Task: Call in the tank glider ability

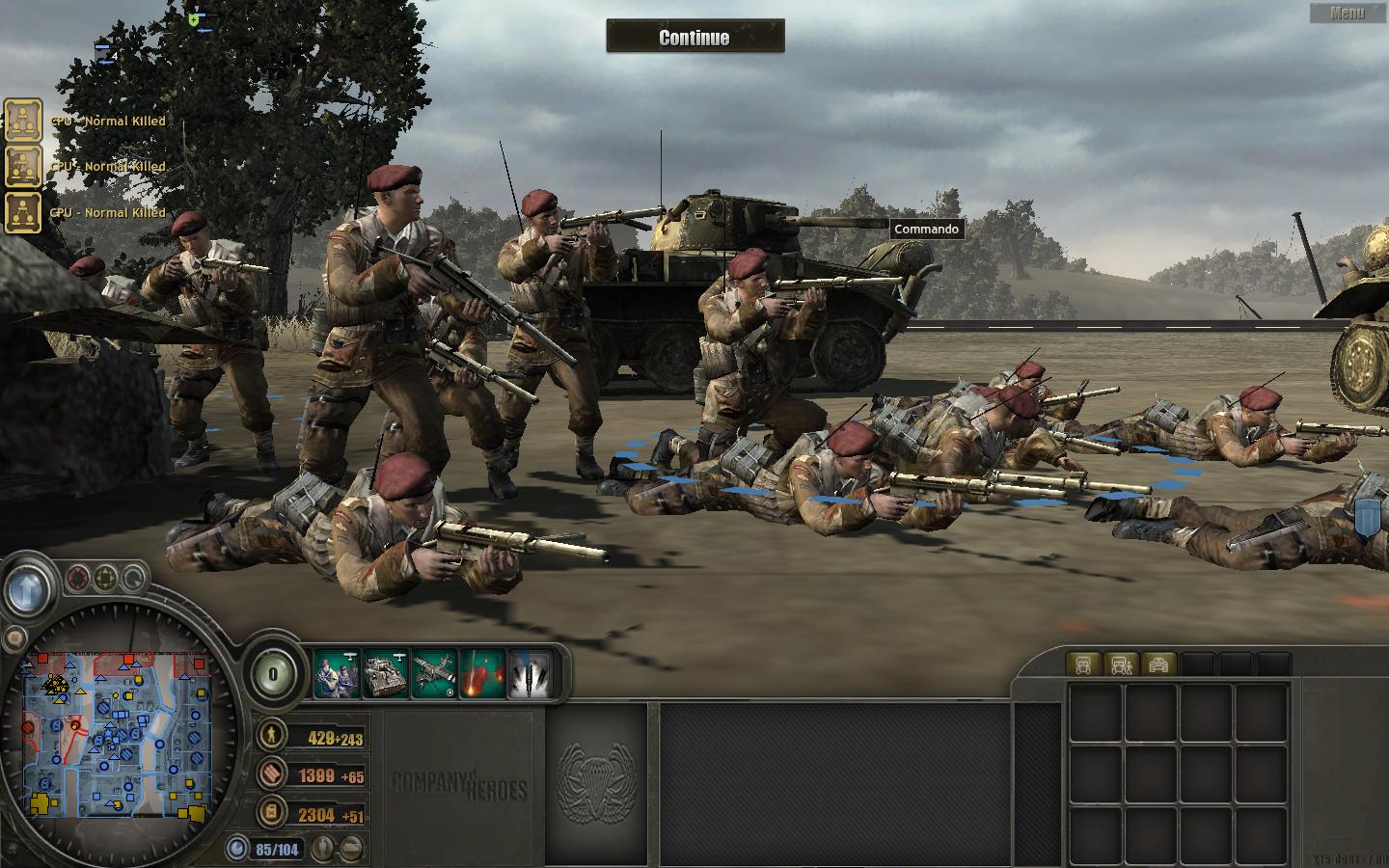Action: pos(385,673)
